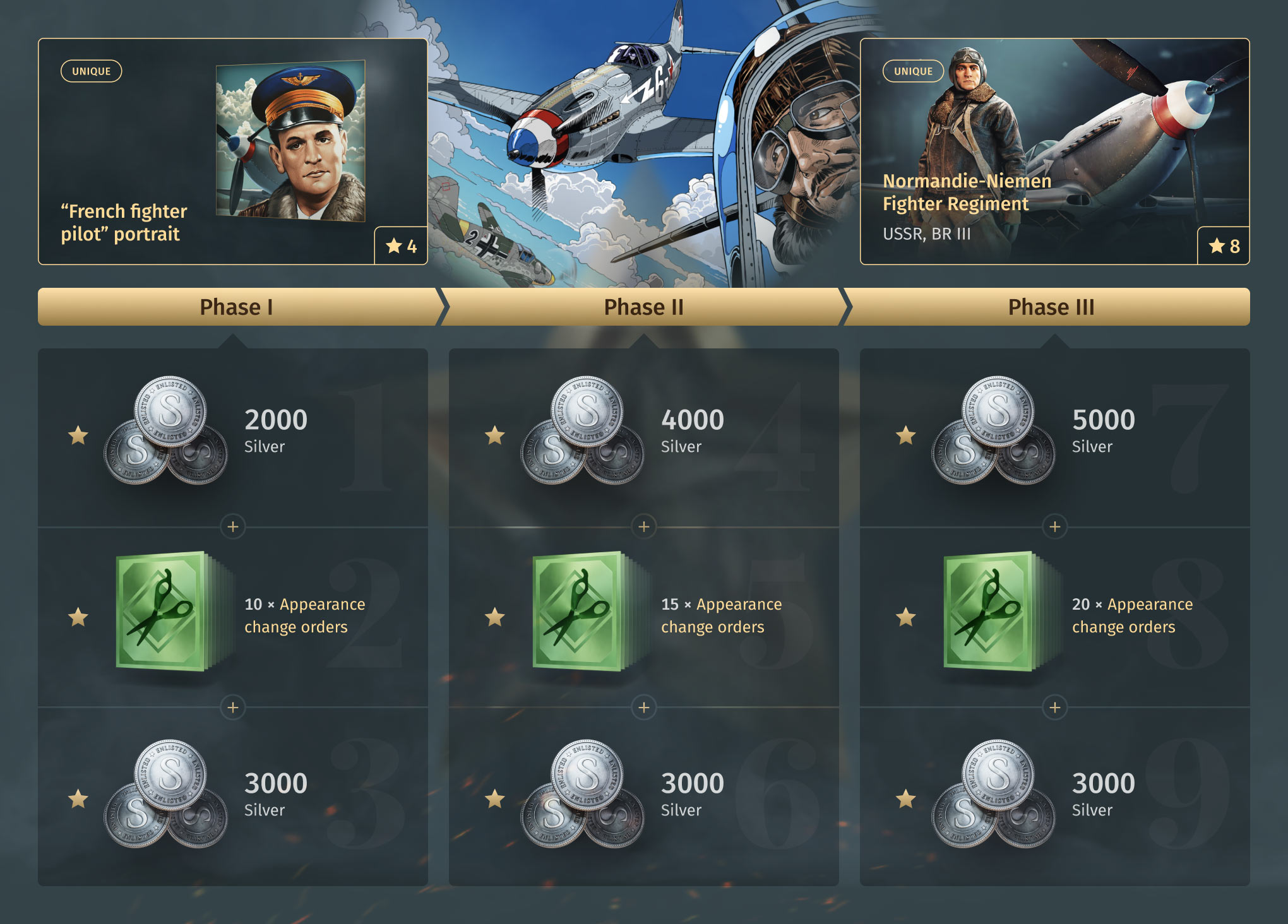Click the 3000 Silver reward in Phase II

point(643,797)
